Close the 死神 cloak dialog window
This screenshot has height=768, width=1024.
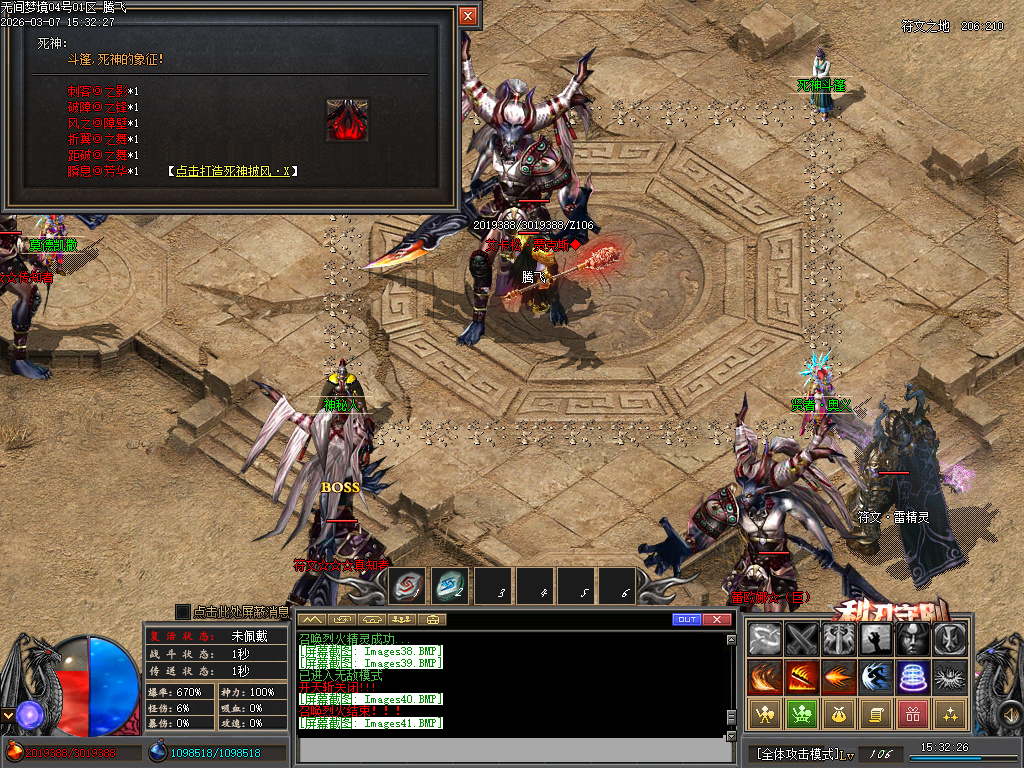[468, 16]
